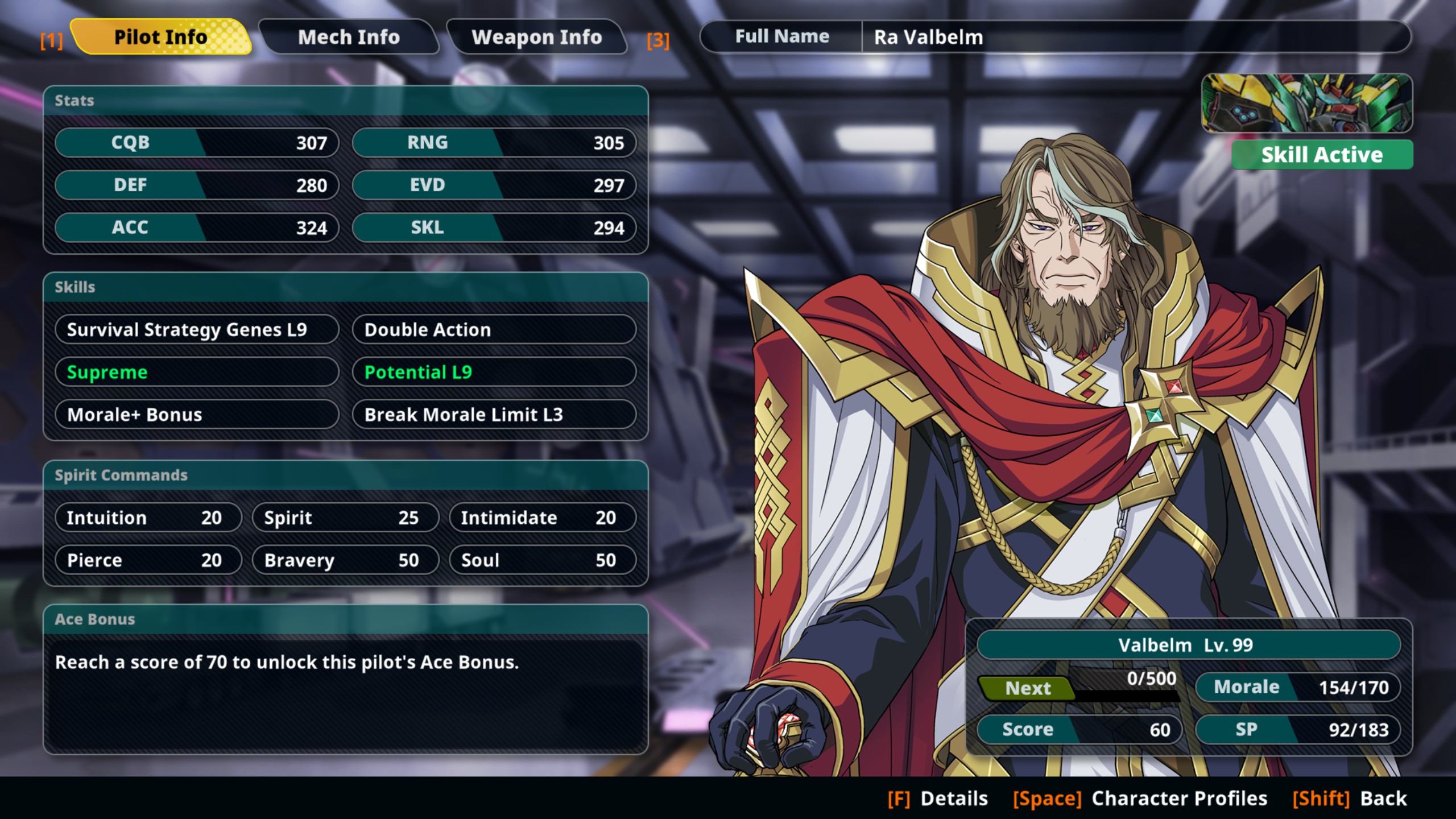Click the Morale+ Bonus skill entry

[x=197, y=415]
